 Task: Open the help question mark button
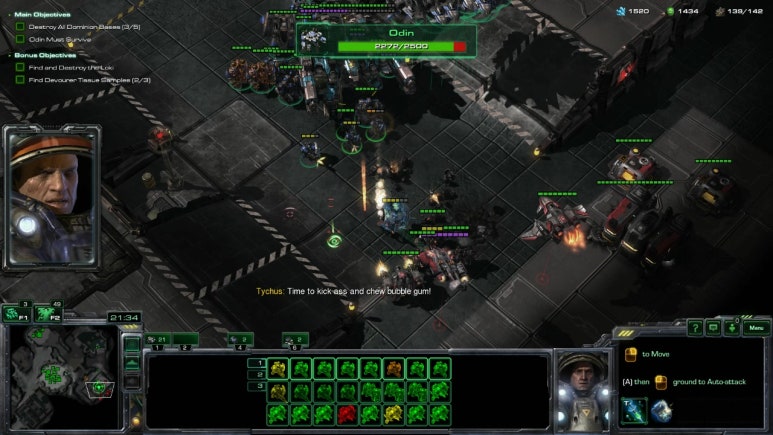[x=695, y=327]
